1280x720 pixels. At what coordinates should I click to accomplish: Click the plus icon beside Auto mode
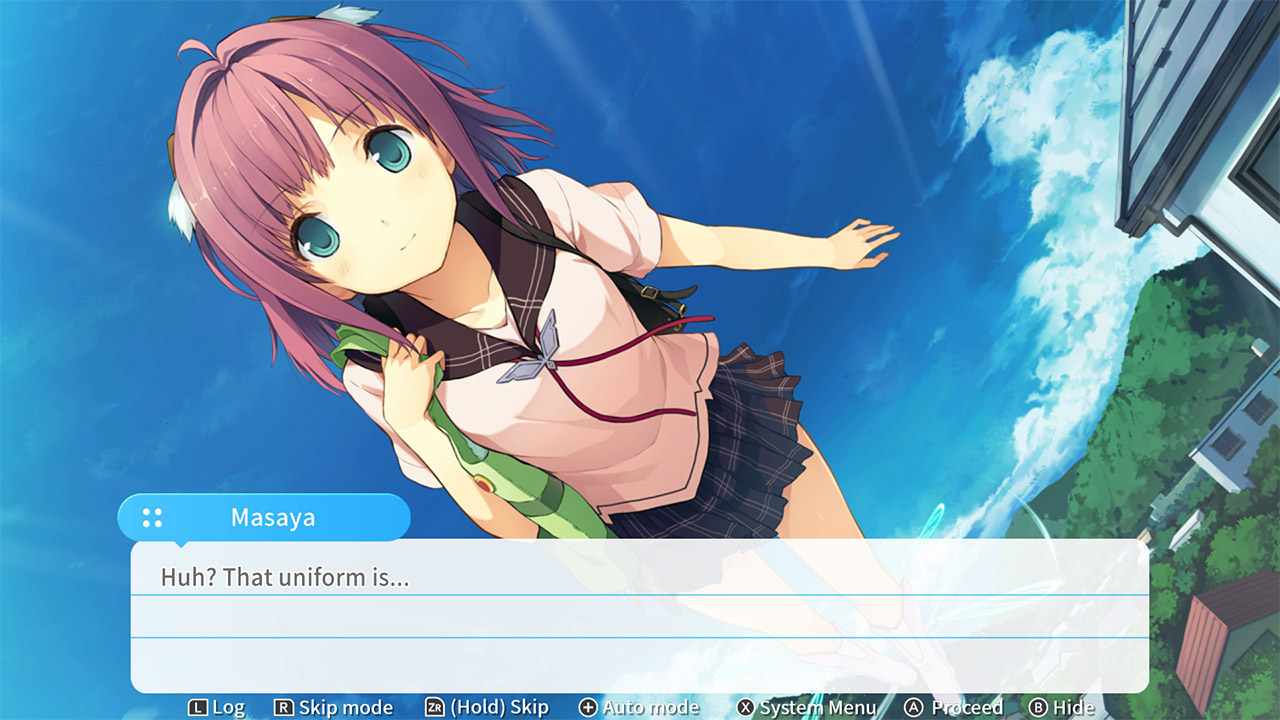click(588, 707)
